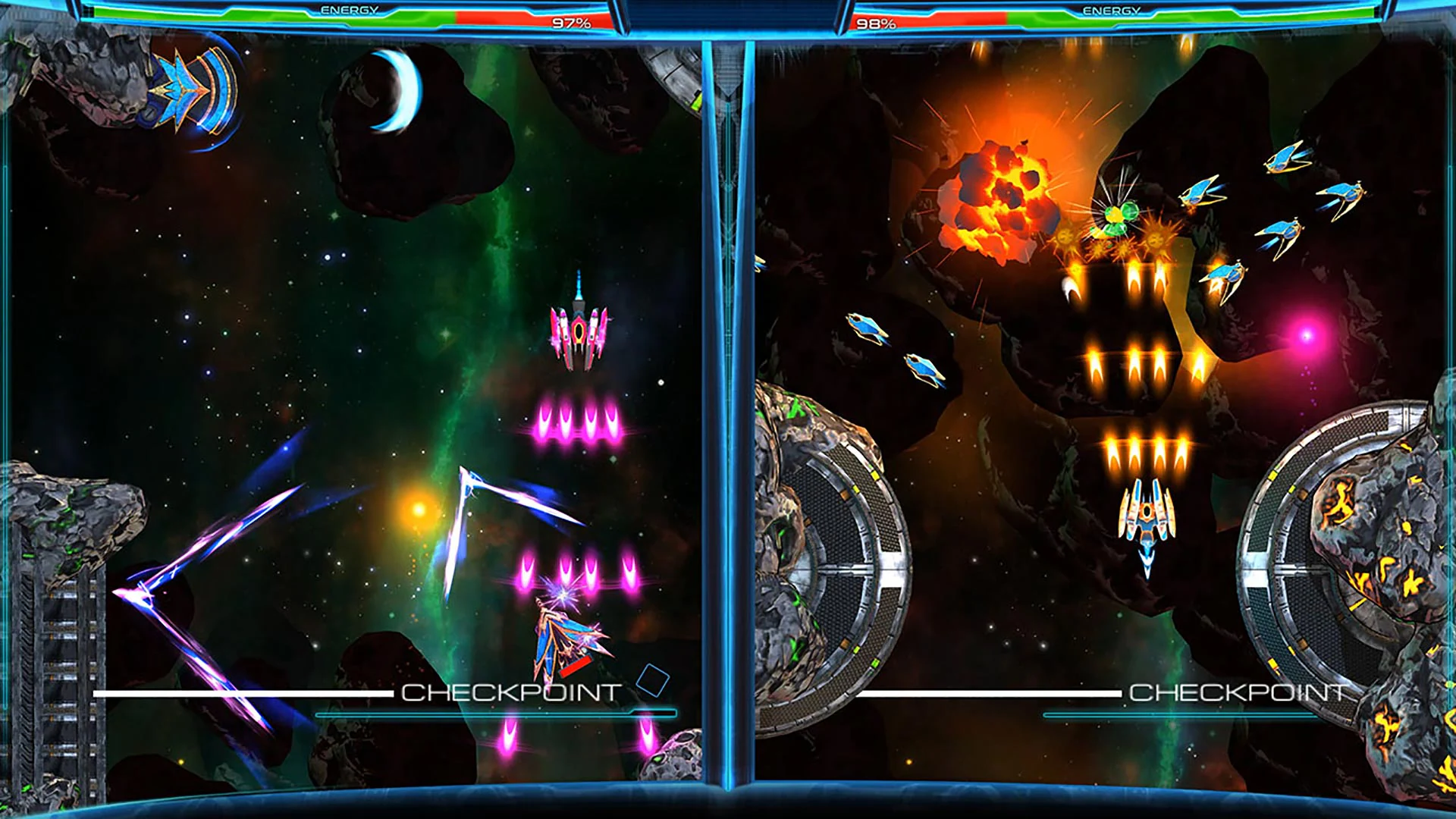This screenshot has width=1456, height=819.
Task: Target the crescent moon planet
Action: [x=394, y=91]
